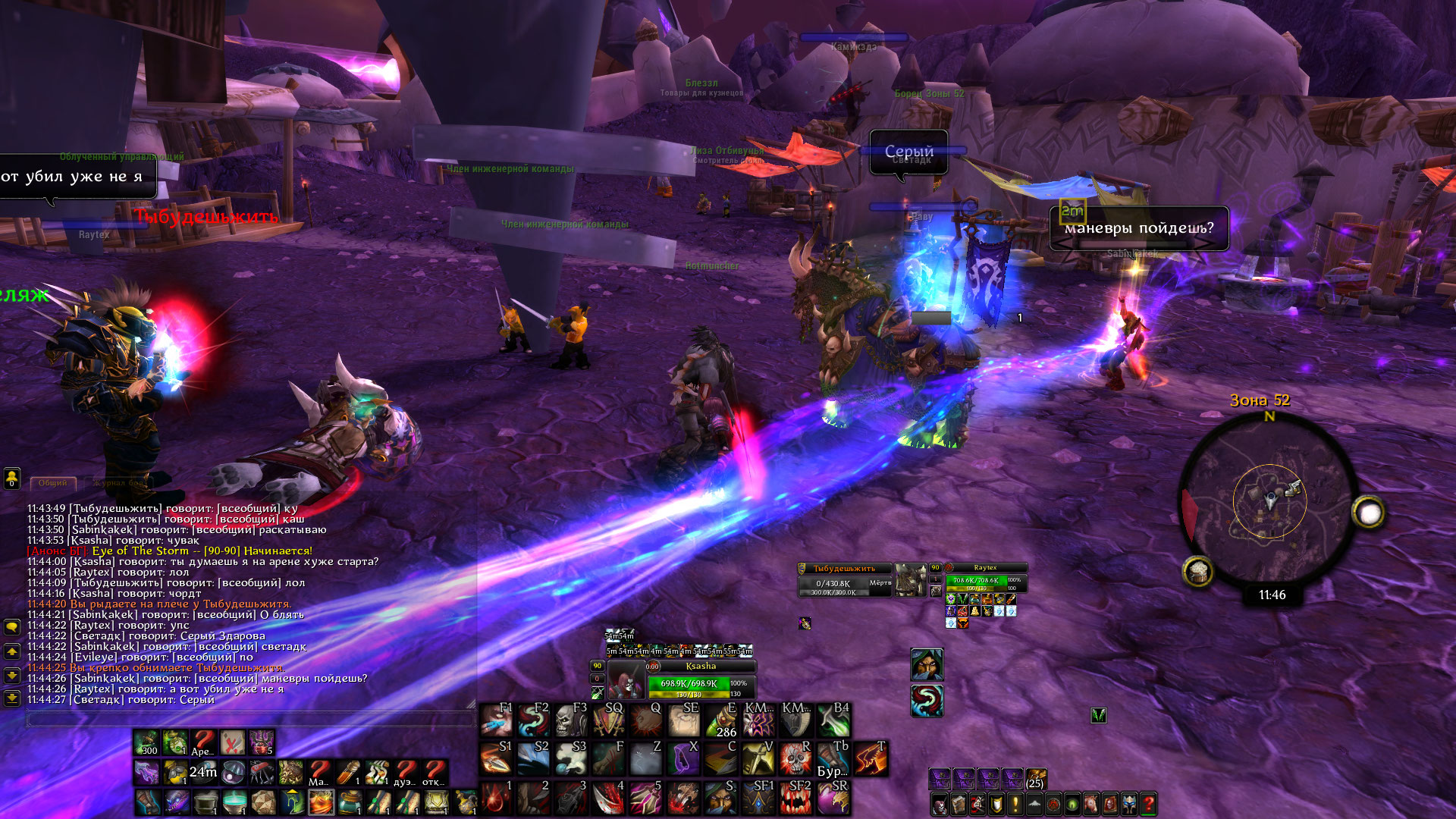
Task: Use the item with 286 charges on E
Action: click(720, 720)
